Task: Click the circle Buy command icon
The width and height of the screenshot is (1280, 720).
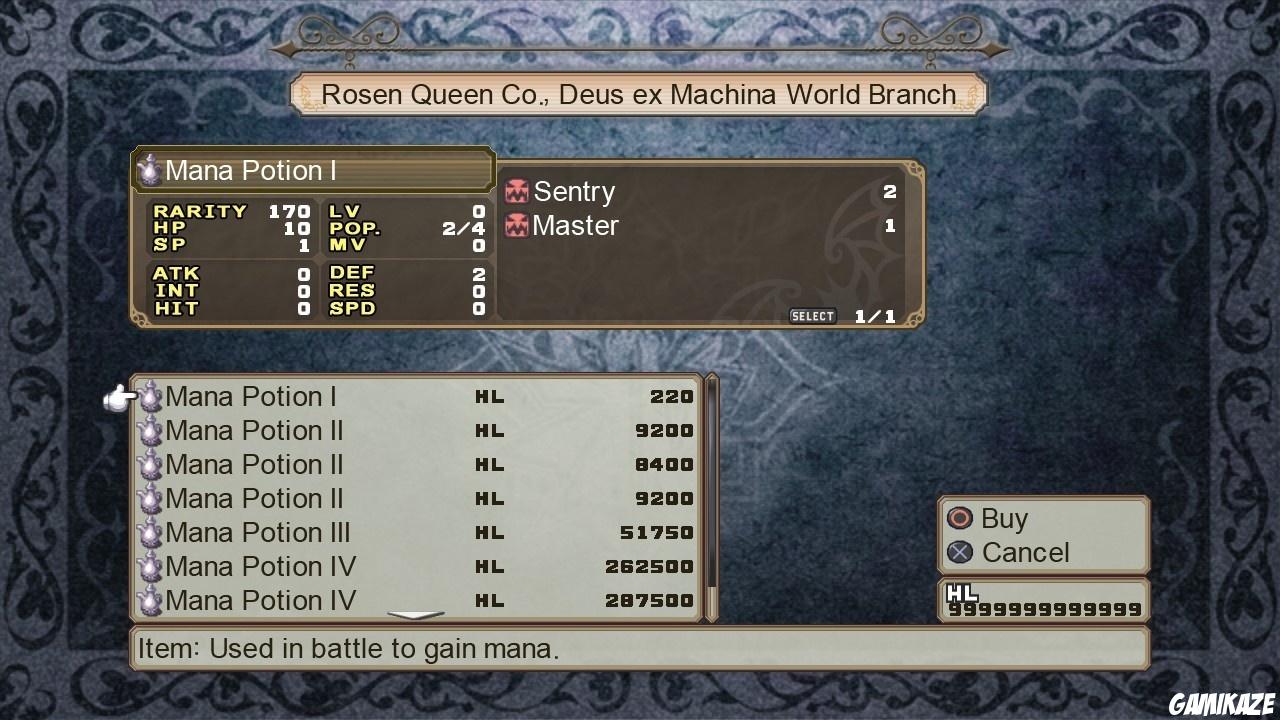Action: coord(959,518)
